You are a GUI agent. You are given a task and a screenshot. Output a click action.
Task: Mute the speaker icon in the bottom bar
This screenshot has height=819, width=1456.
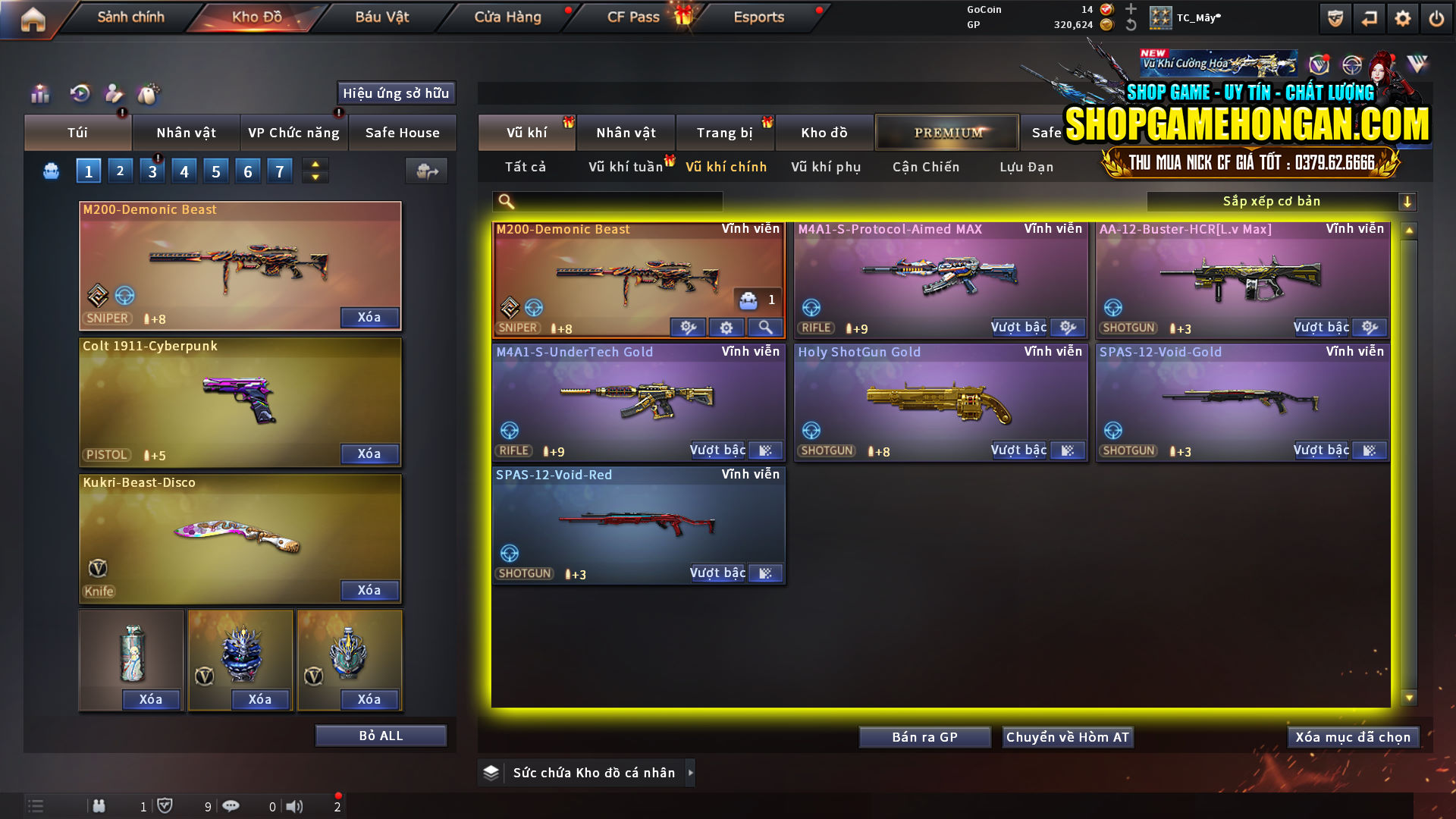click(295, 806)
